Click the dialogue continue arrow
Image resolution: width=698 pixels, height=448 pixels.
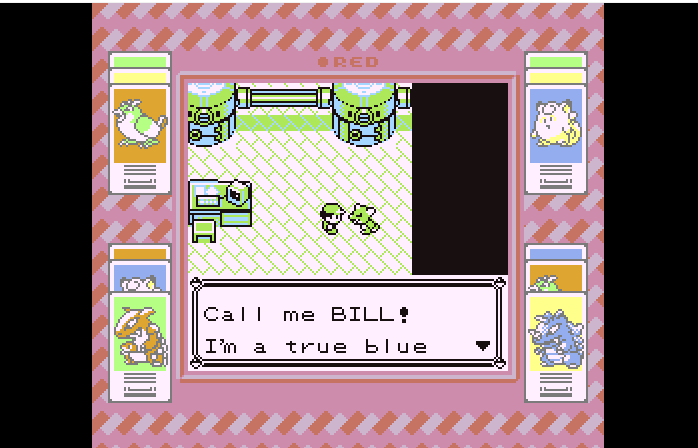[x=483, y=346]
